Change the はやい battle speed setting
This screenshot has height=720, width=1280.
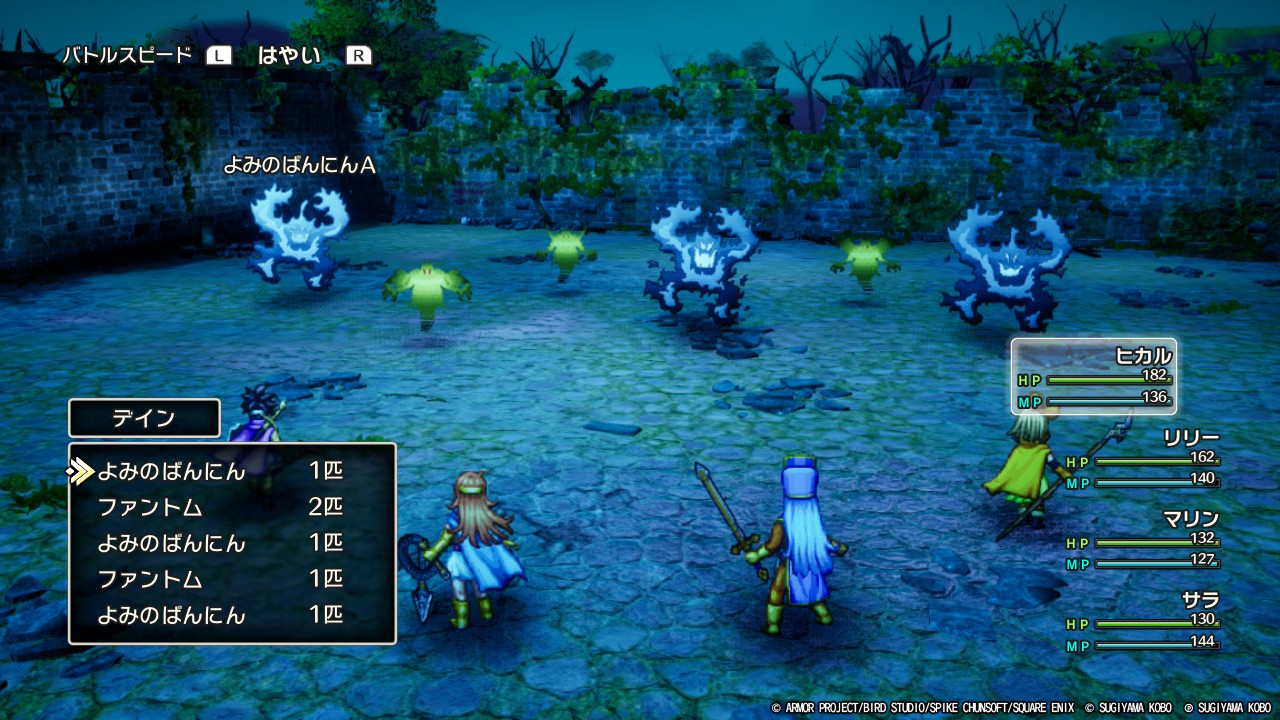289,56
